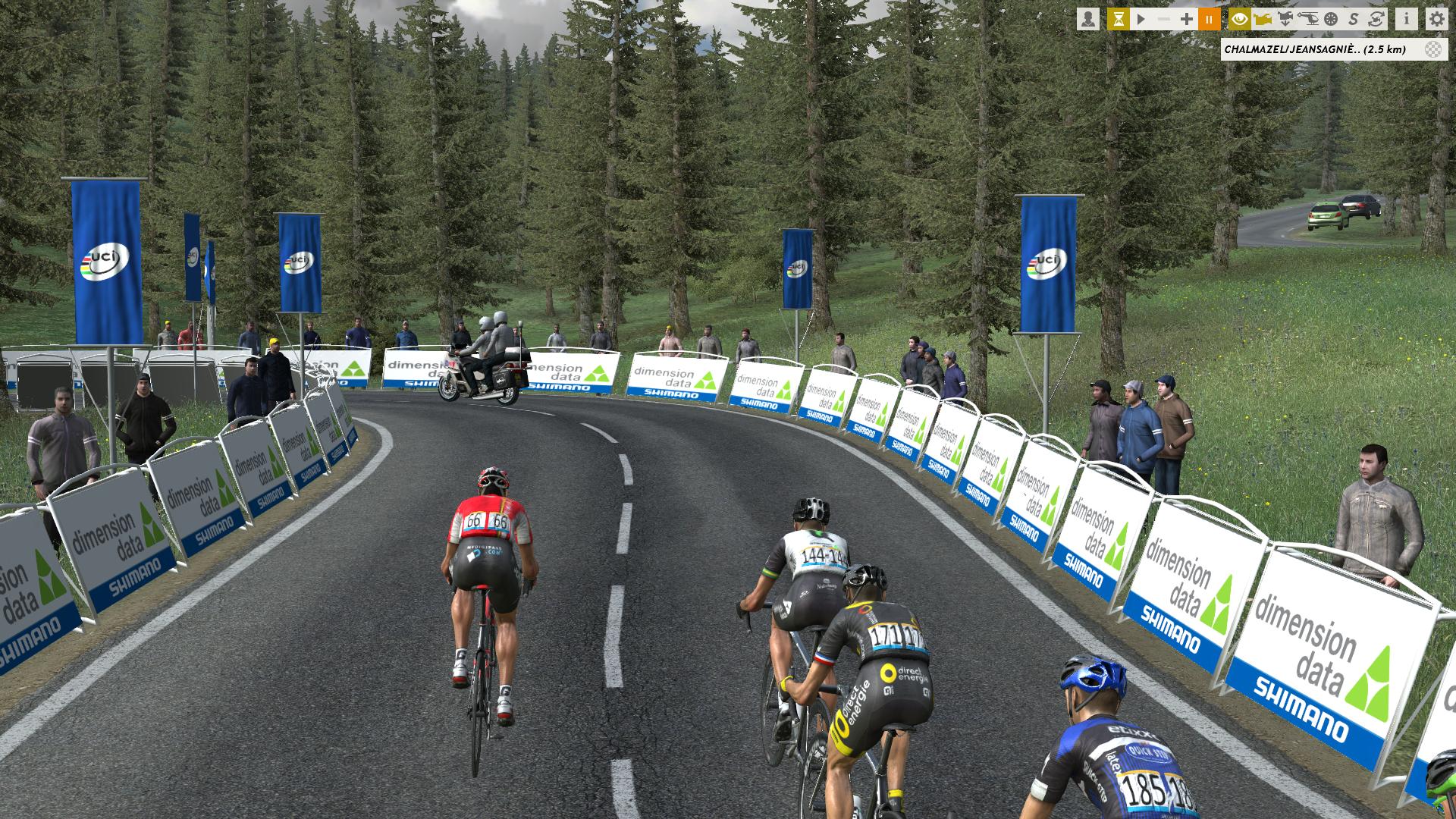The image size is (1456, 819).
Task: Open the rider profile silhouette button
Action: (1088, 19)
